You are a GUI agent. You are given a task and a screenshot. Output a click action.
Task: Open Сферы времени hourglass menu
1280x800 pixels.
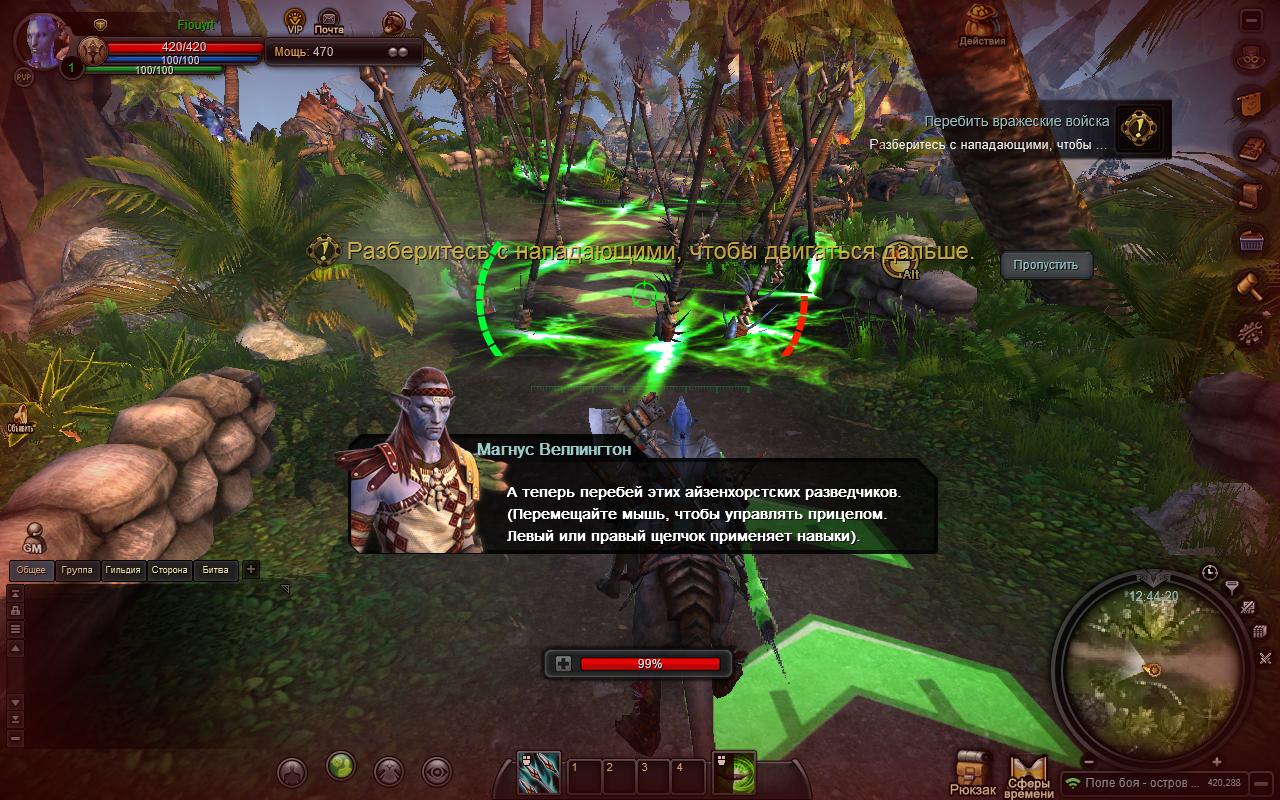pos(1028,775)
